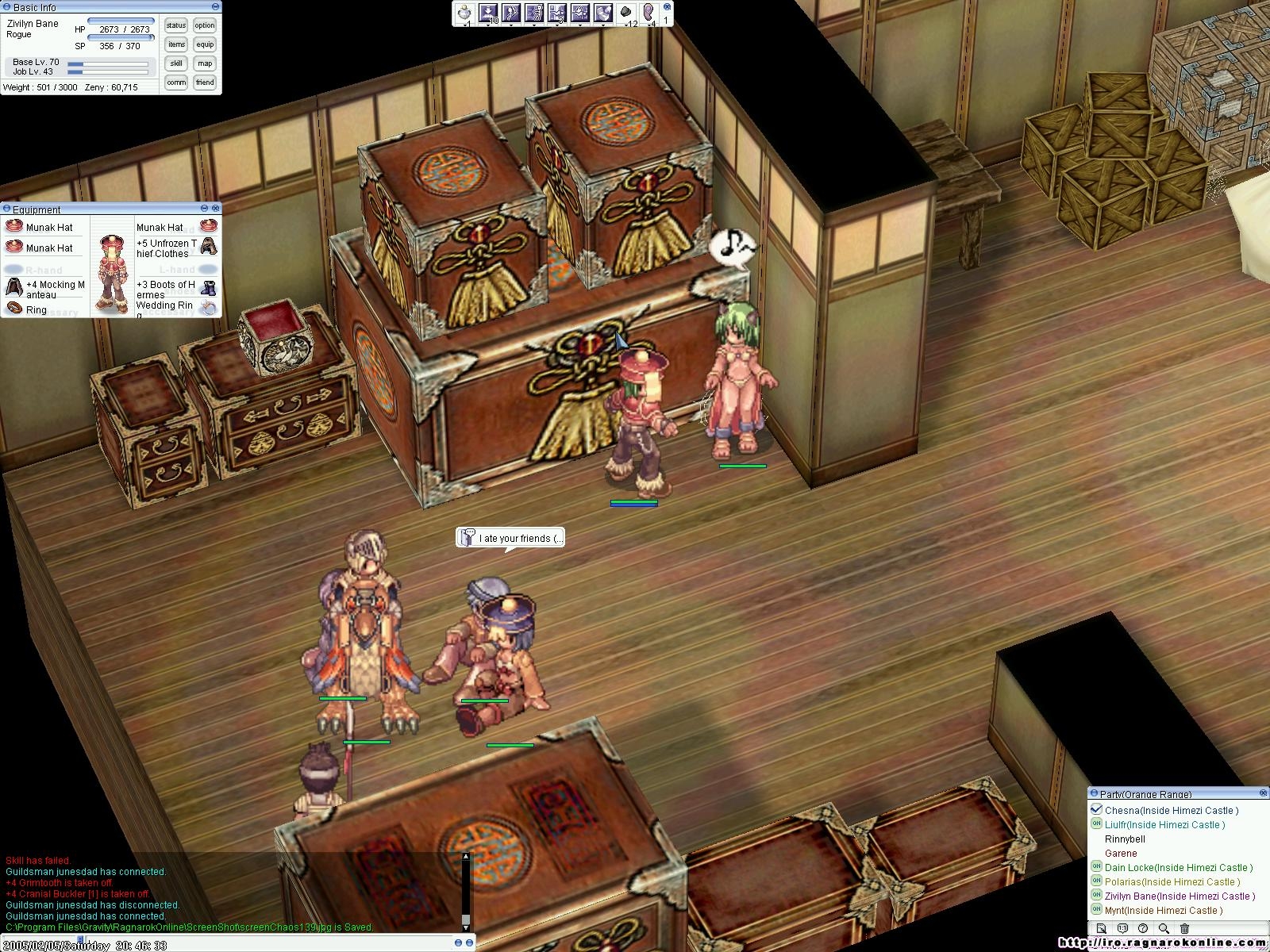Open the comm window
Viewport: 1270px width, 952px height.
[x=176, y=83]
